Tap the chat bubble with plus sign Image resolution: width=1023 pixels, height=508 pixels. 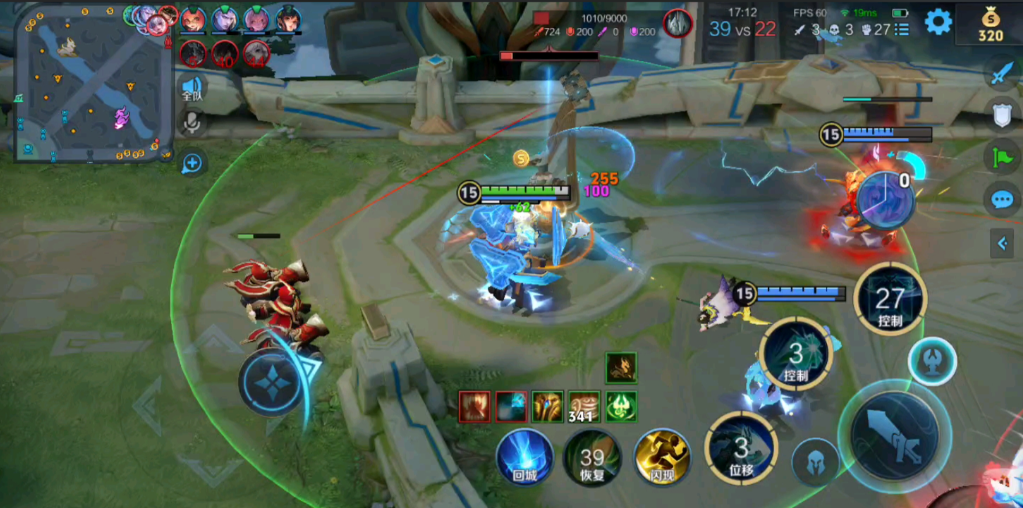(x=192, y=162)
